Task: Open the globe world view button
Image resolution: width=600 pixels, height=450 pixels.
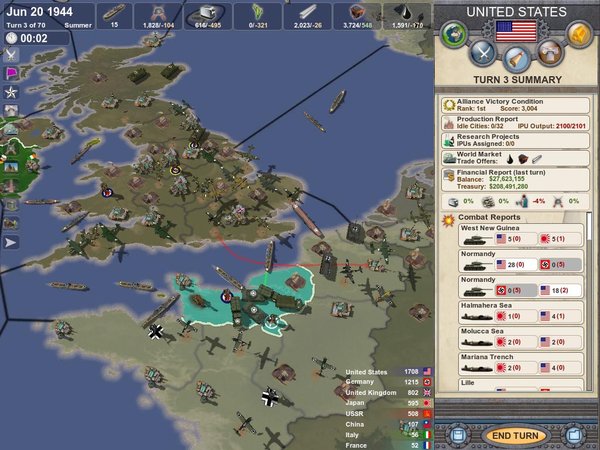Action: coord(455,36)
